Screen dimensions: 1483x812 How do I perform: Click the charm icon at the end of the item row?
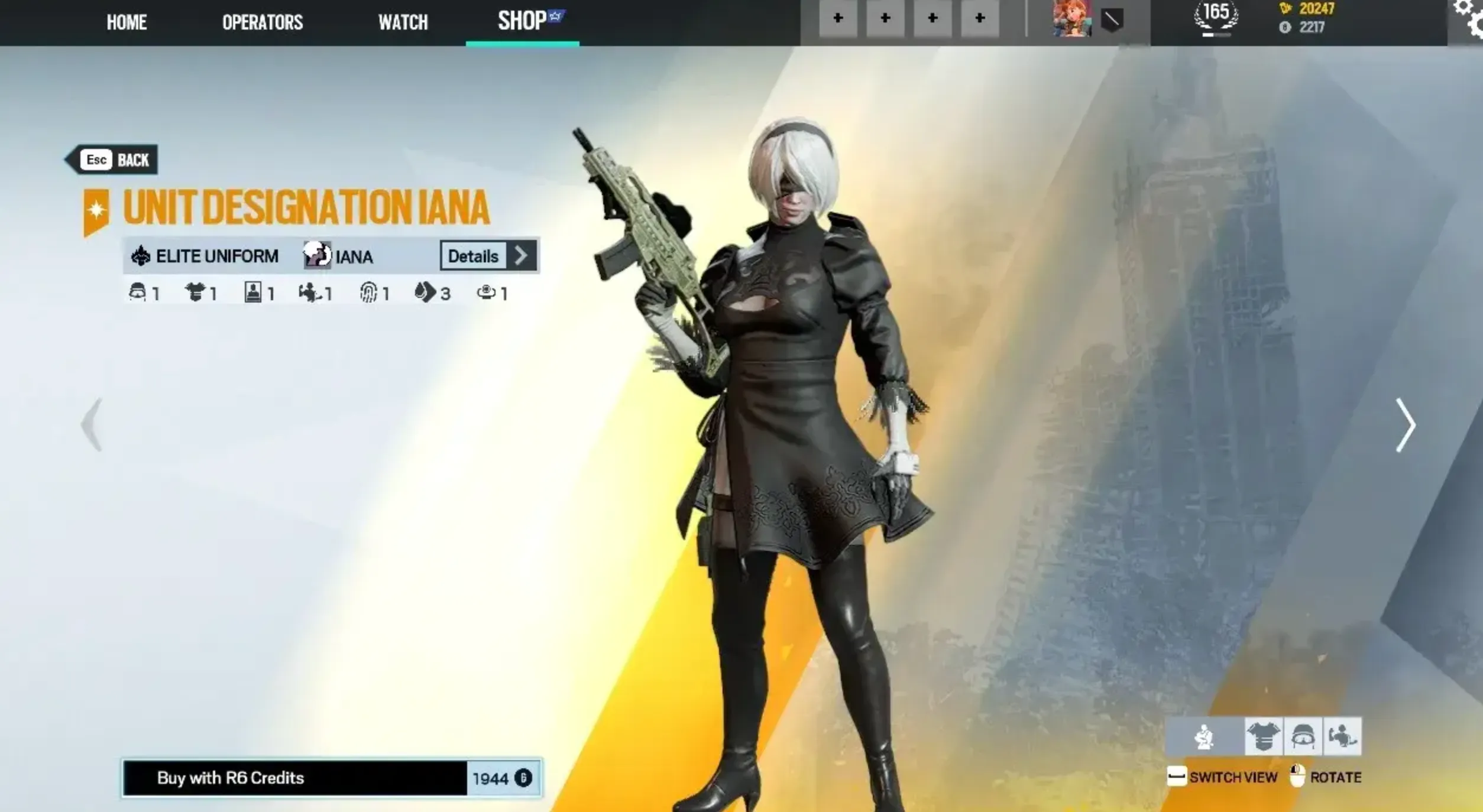coord(487,291)
